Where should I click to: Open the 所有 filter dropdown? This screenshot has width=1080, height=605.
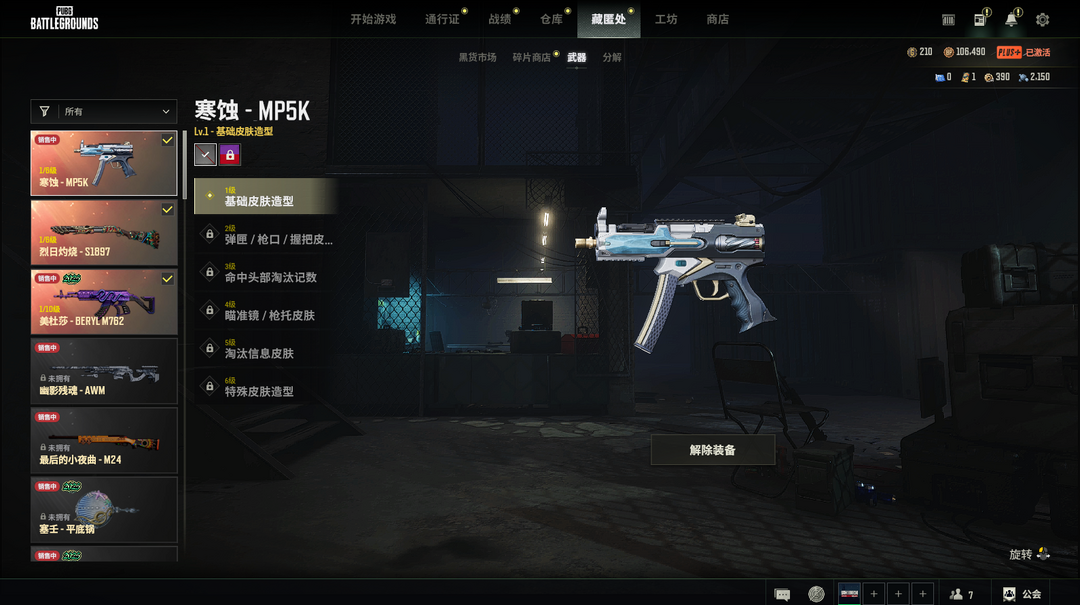pyautogui.click(x=104, y=112)
